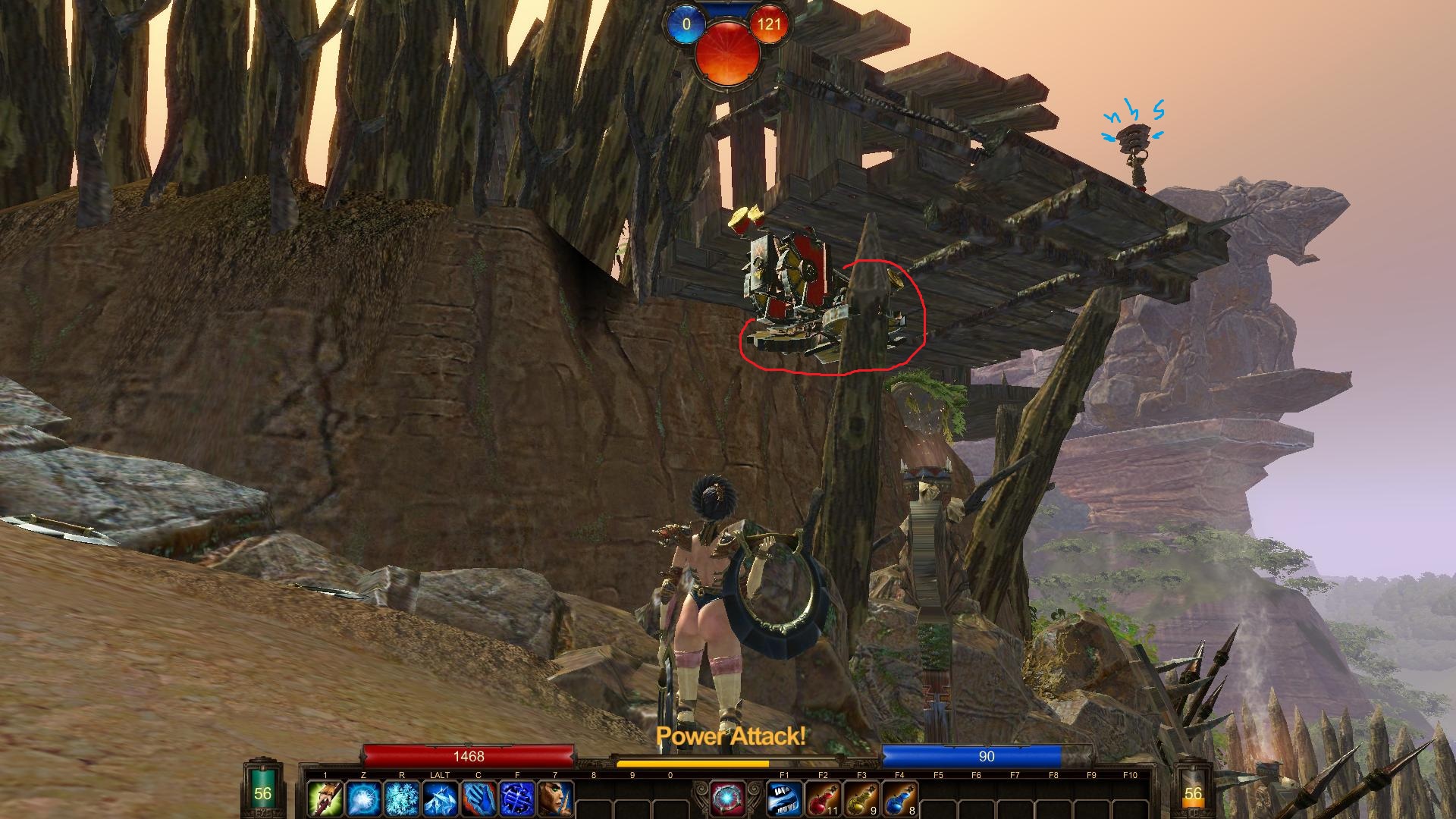Screen dimensions: 1456x819
Task: Click the orange CP gauge showing 56
Action: (x=1193, y=793)
